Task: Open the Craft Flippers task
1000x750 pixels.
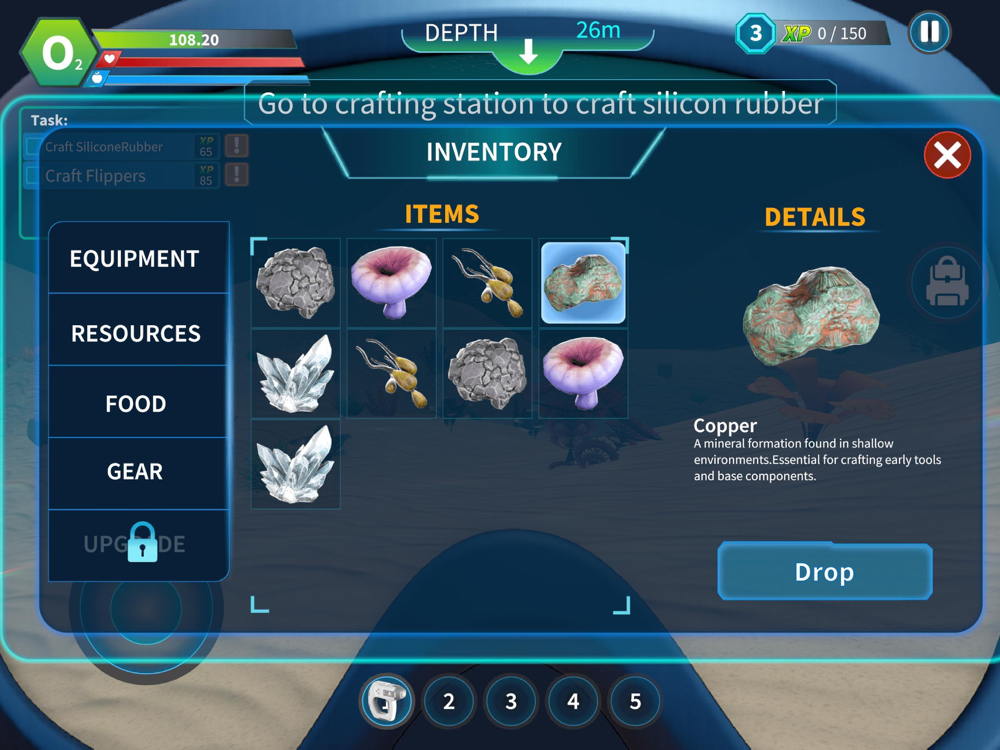Action: (96, 176)
